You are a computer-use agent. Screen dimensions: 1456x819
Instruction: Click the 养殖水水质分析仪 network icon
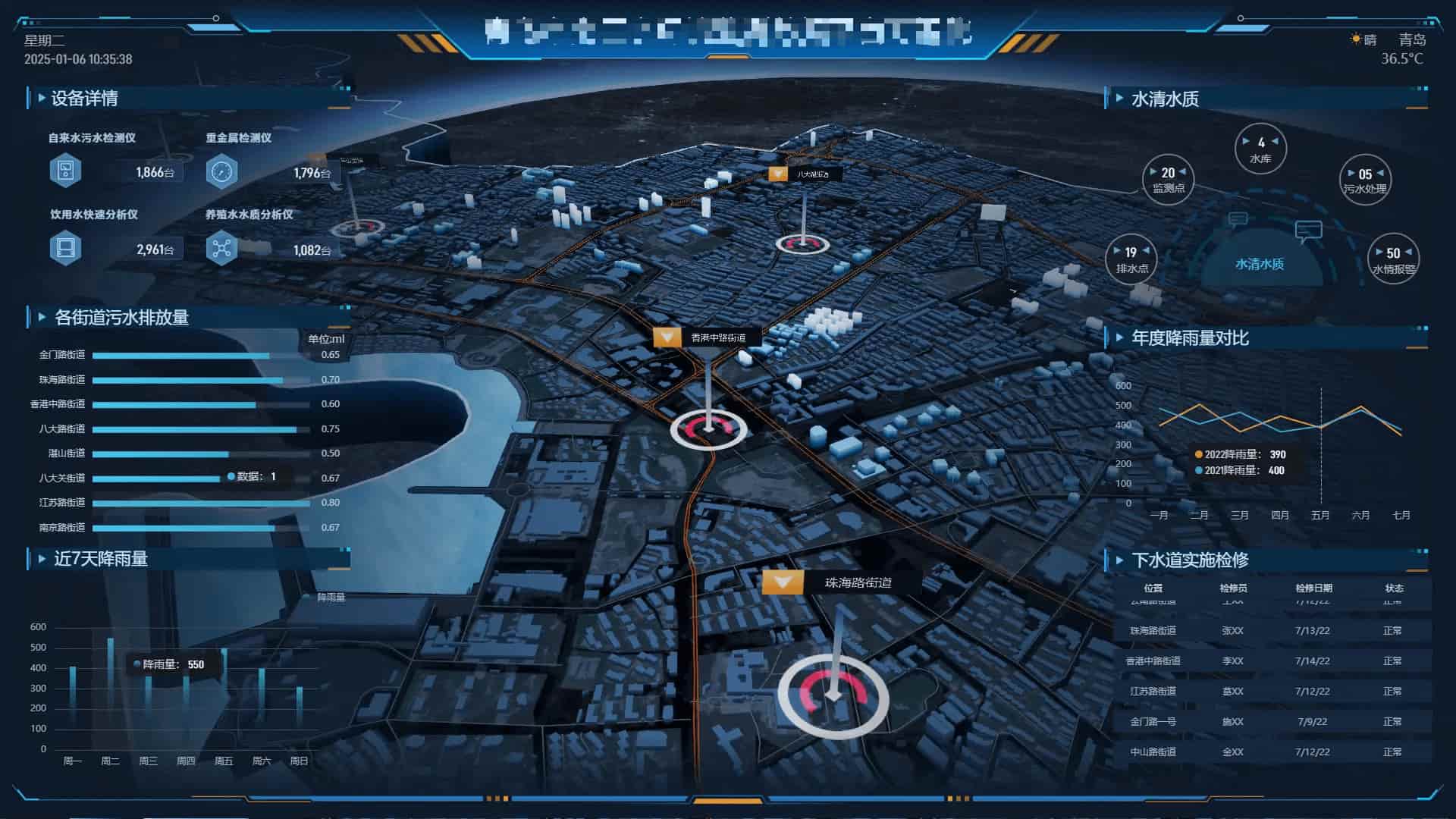221,248
